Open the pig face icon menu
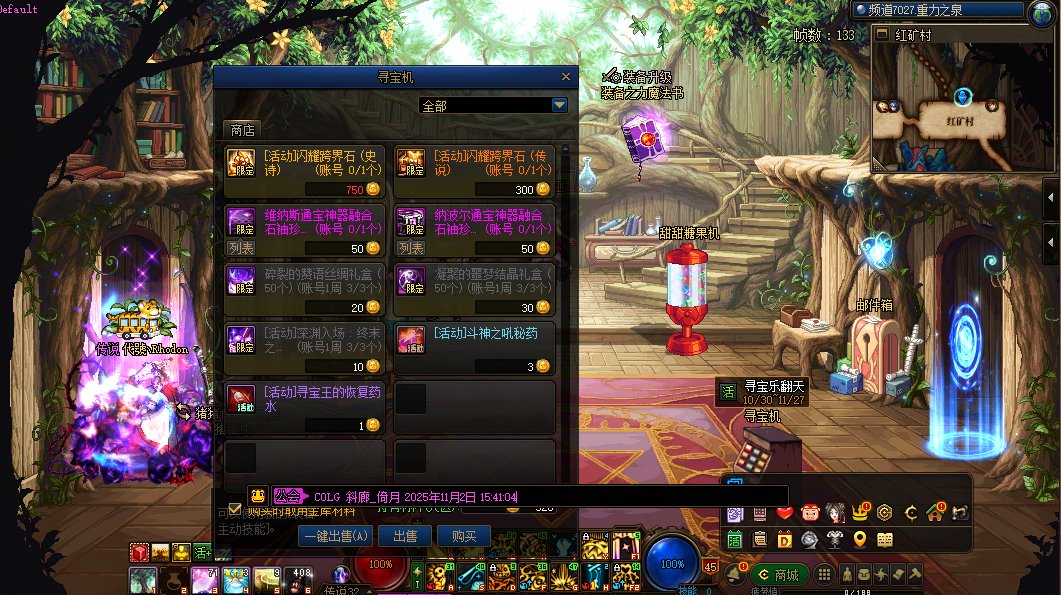1061x595 pixels. (810, 513)
